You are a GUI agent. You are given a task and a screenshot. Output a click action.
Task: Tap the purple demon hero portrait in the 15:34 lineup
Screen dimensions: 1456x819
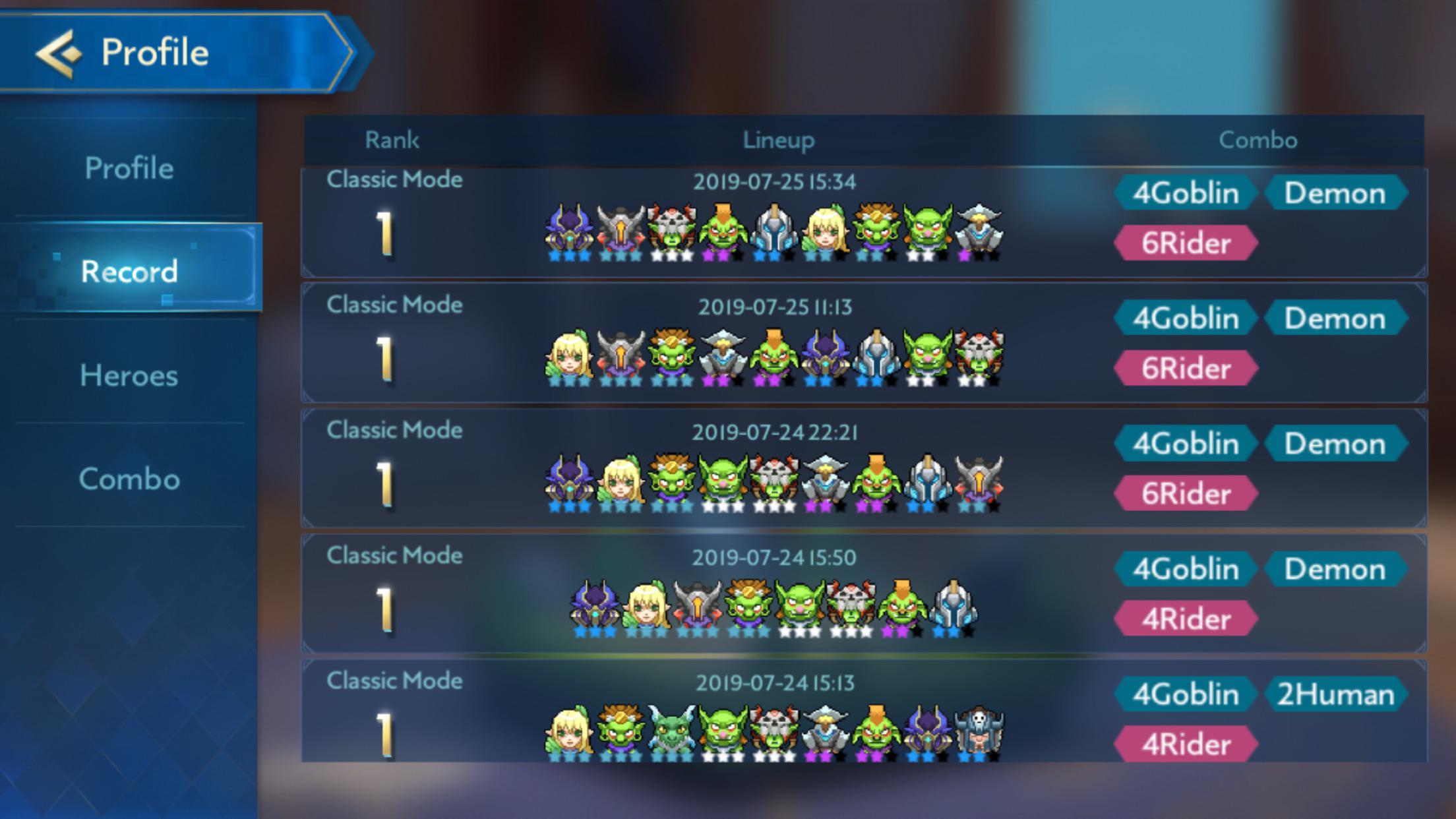coord(568,231)
